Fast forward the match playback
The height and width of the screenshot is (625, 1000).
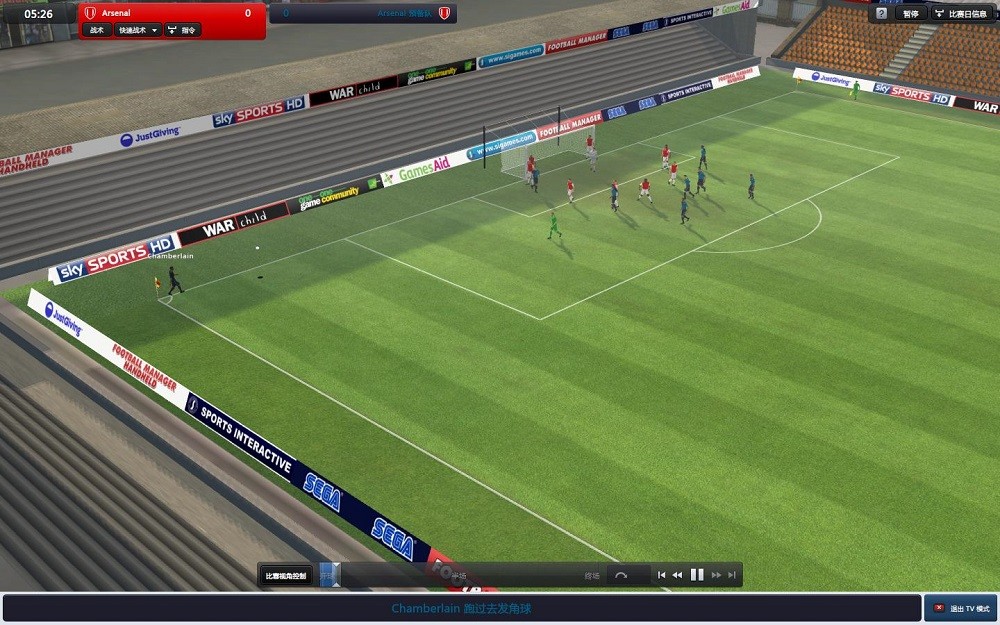point(716,575)
